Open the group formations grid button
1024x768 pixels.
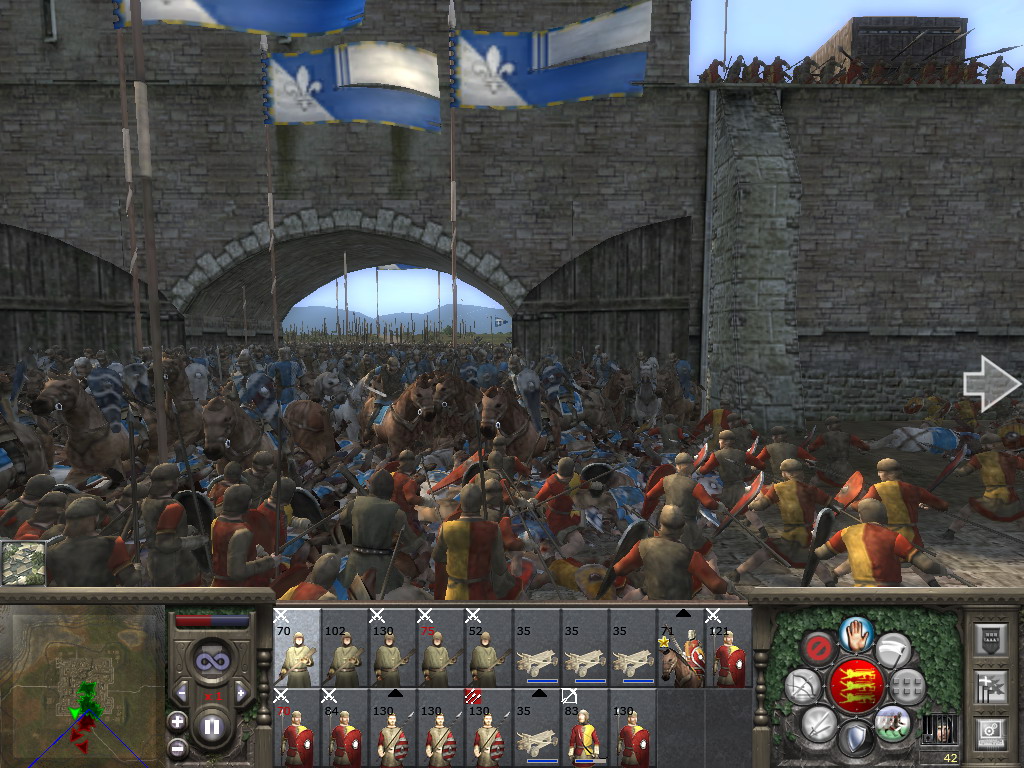coord(907,686)
